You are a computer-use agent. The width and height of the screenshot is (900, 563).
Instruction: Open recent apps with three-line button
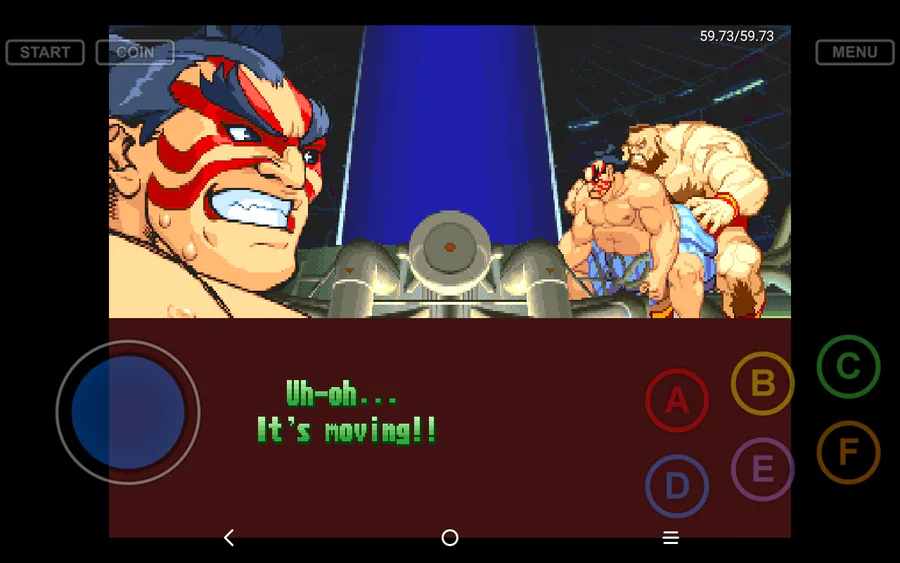coord(671,538)
